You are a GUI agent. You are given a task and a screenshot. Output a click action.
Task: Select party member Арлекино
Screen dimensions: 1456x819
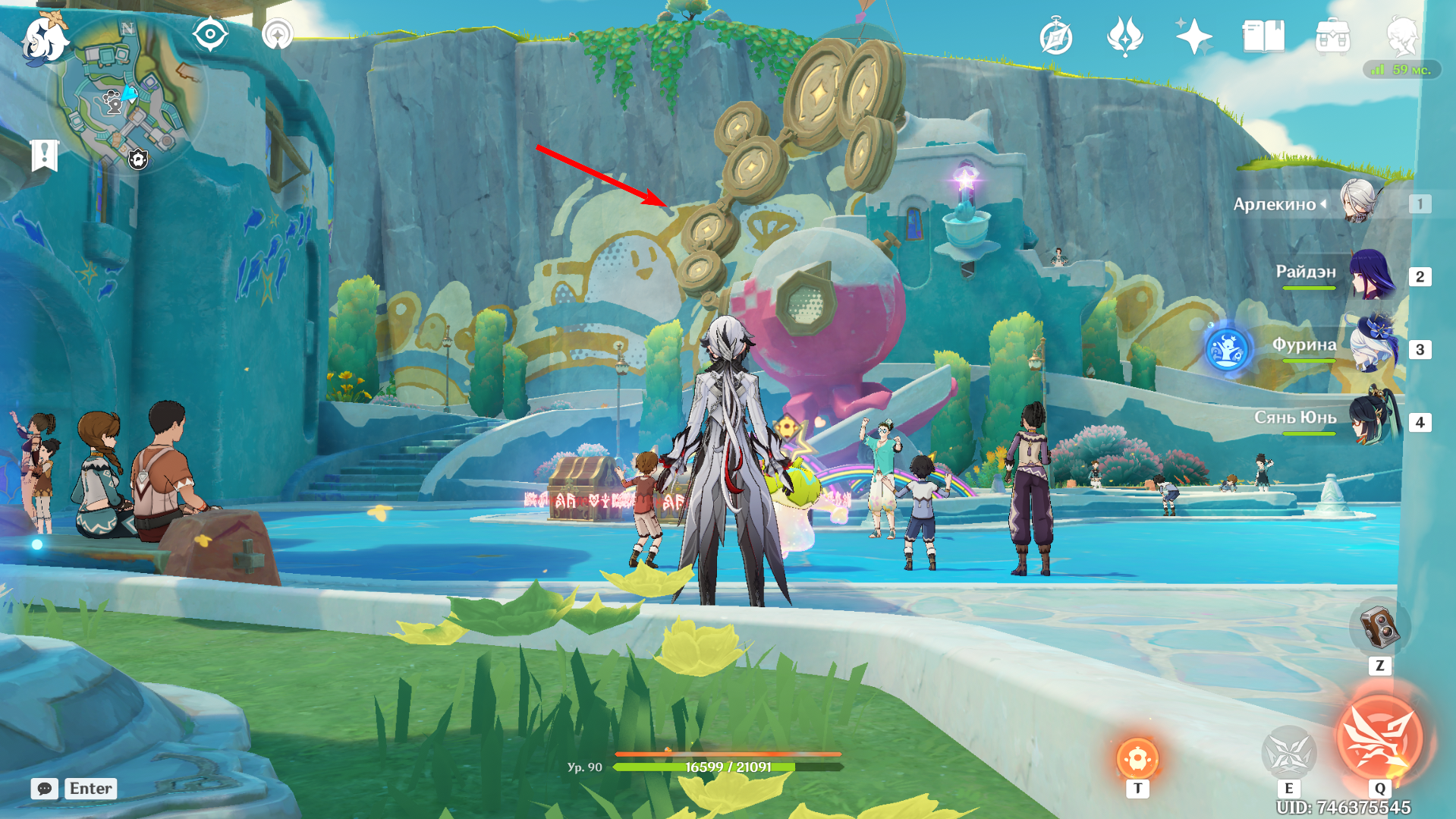(1358, 203)
